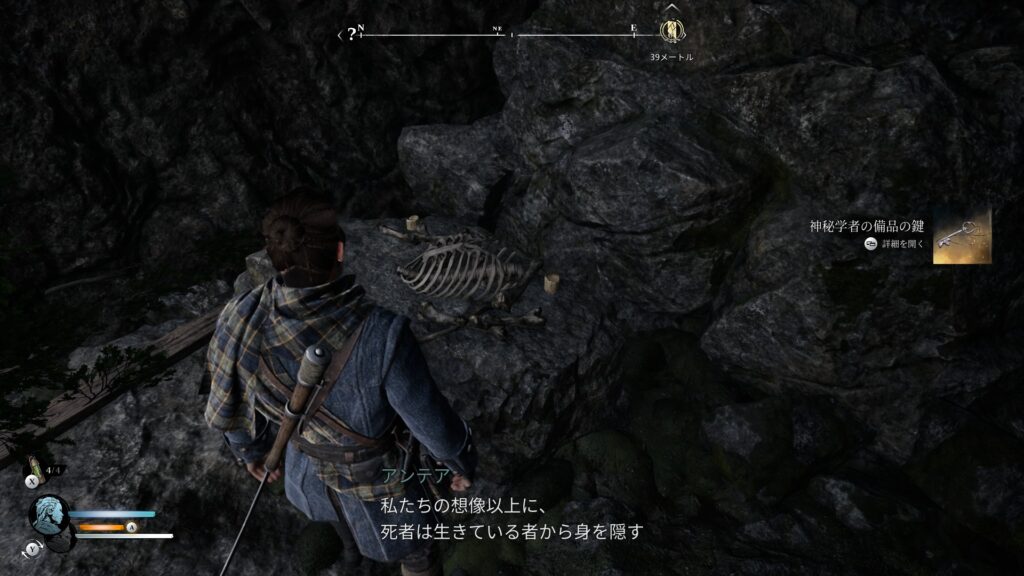Screen dimensions: 1024x576
Task: Select the blue Antea character portrait
Action: [x=49, y=515]
